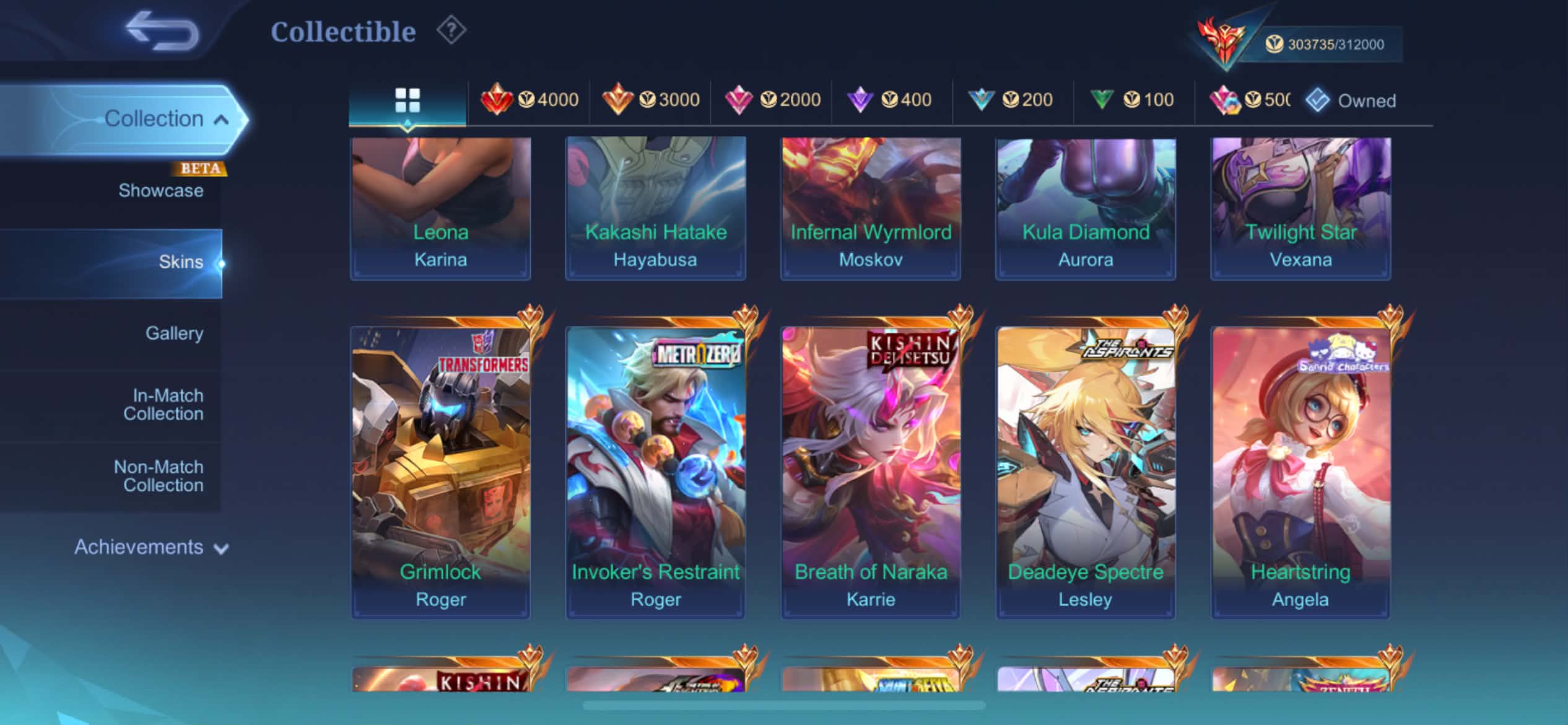
Task: Open the Collectible help question mark
Action: pyautogui.click(x=451, y=30)
